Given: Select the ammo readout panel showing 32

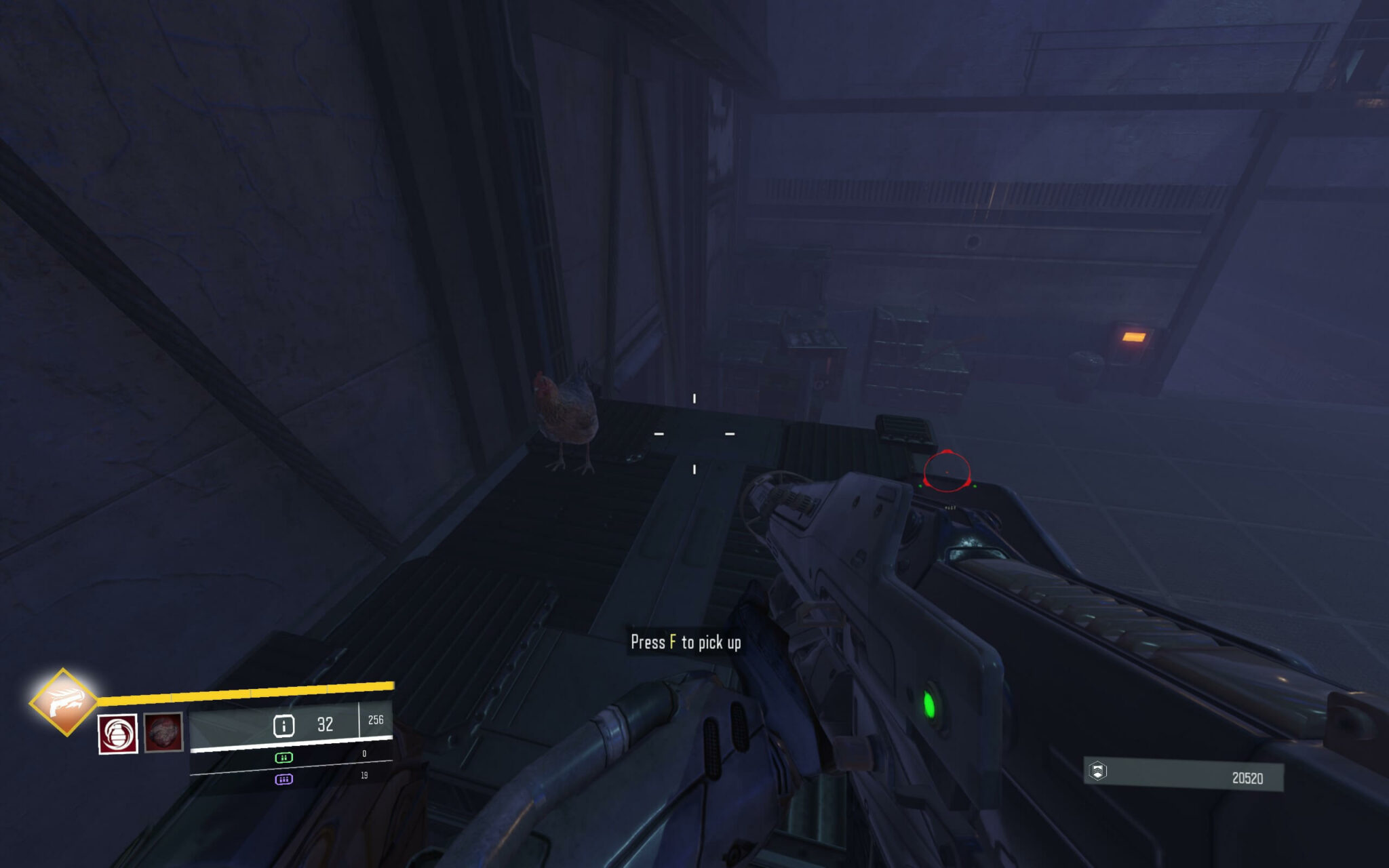Looking at the screenshot, I should [x=326, y=724].
